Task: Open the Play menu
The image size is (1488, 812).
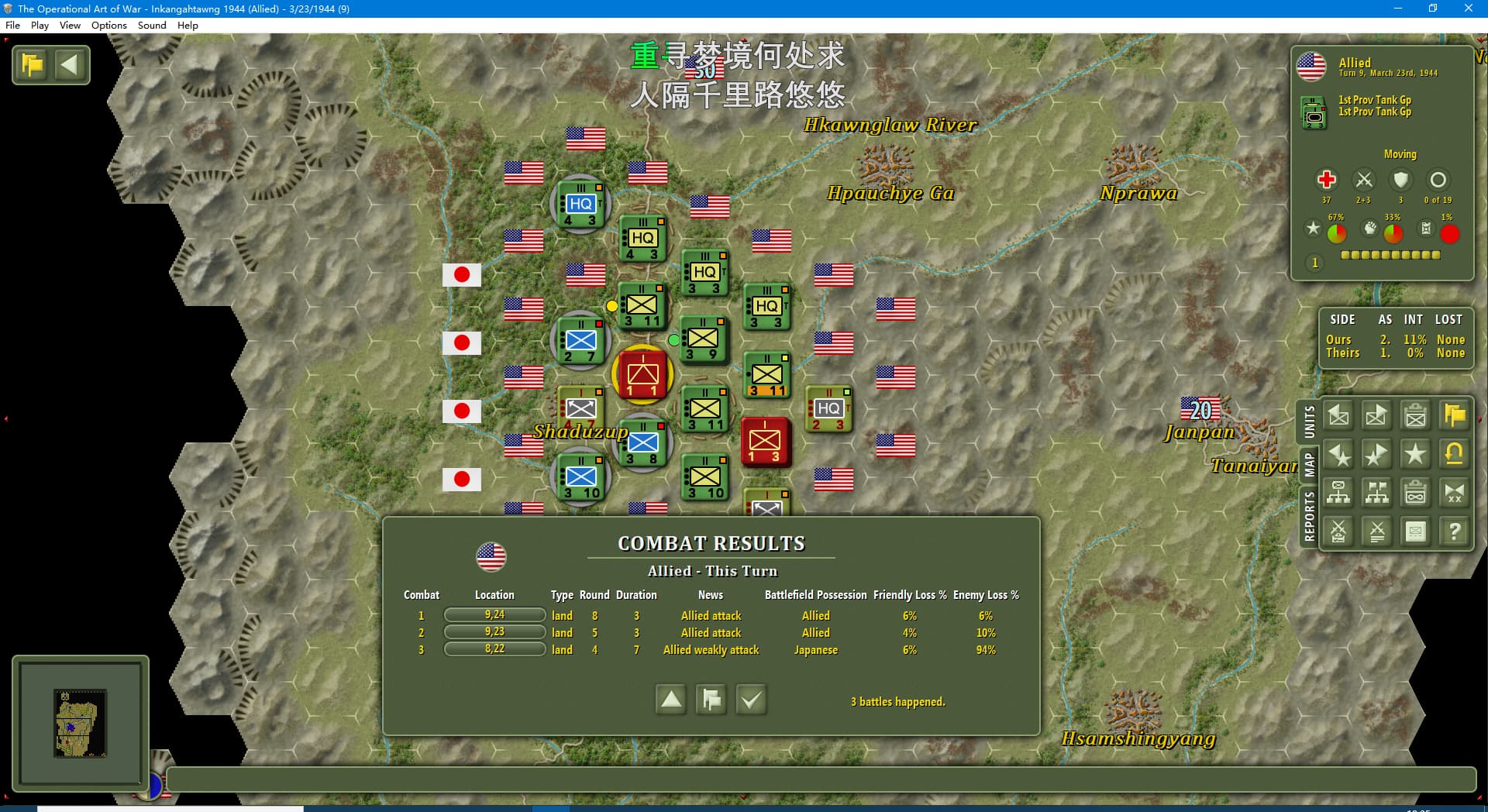Action: (40, 26)
